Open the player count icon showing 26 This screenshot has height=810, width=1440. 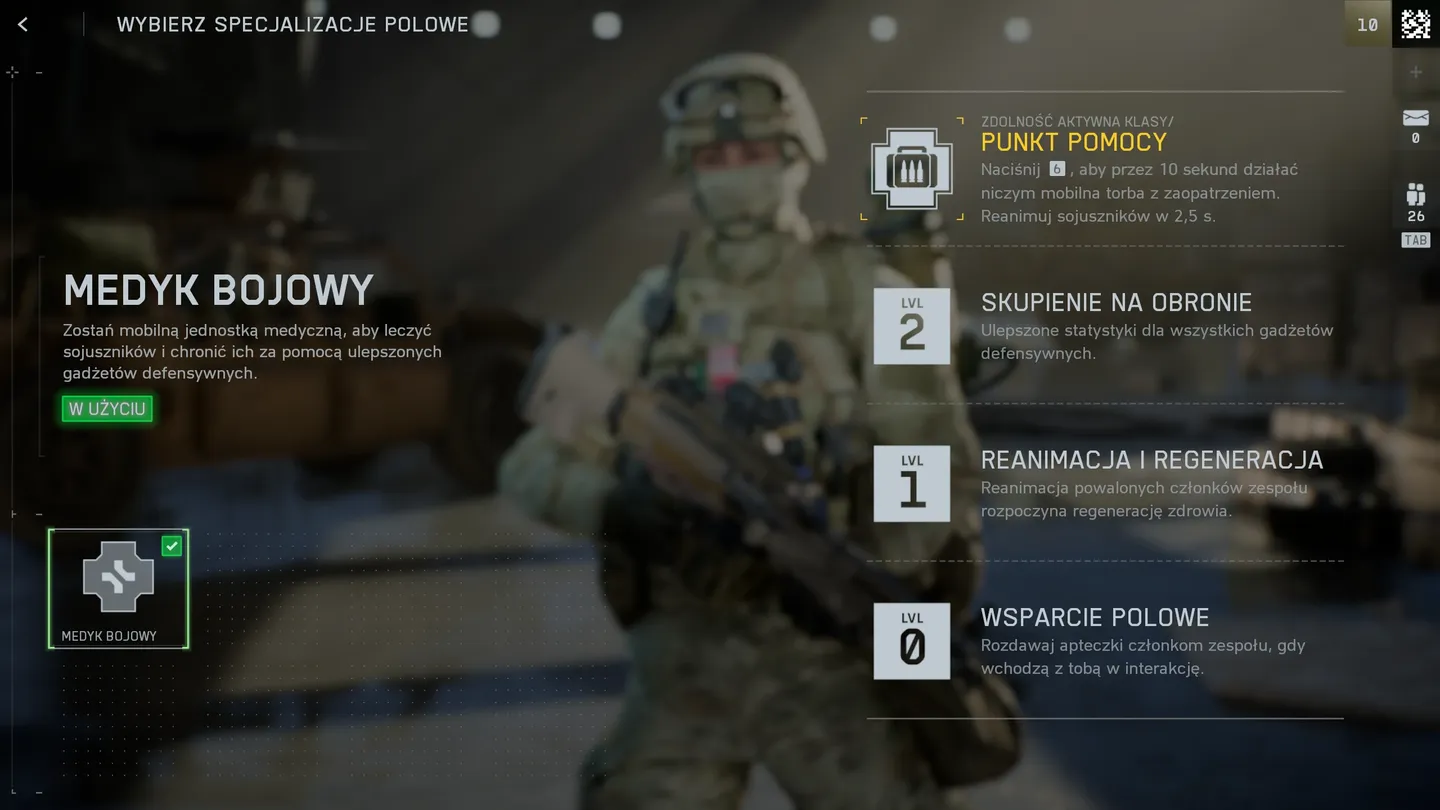(1415, 195)
